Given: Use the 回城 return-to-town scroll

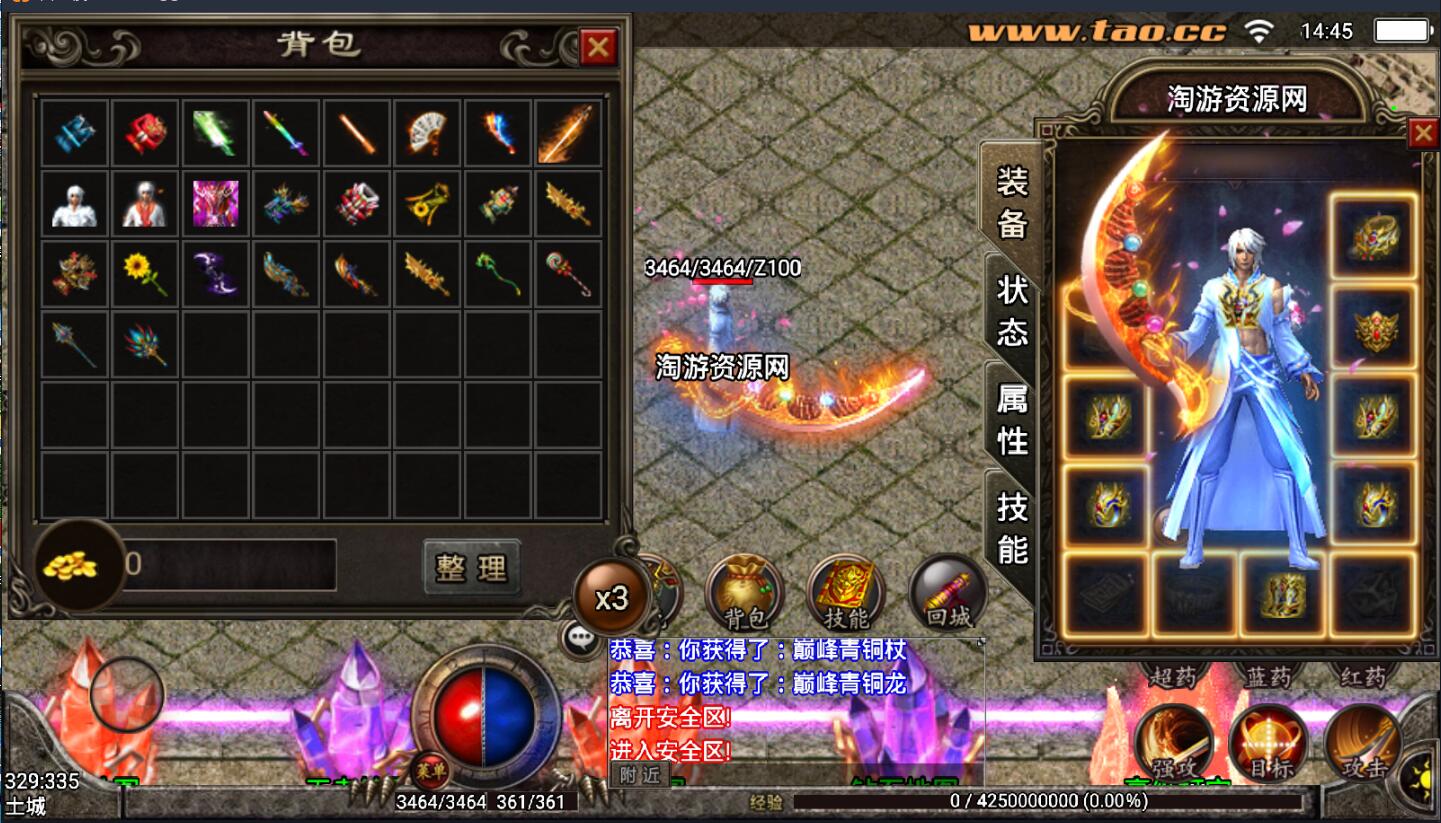Looking at the screenshot, I should tap(948, 593).
